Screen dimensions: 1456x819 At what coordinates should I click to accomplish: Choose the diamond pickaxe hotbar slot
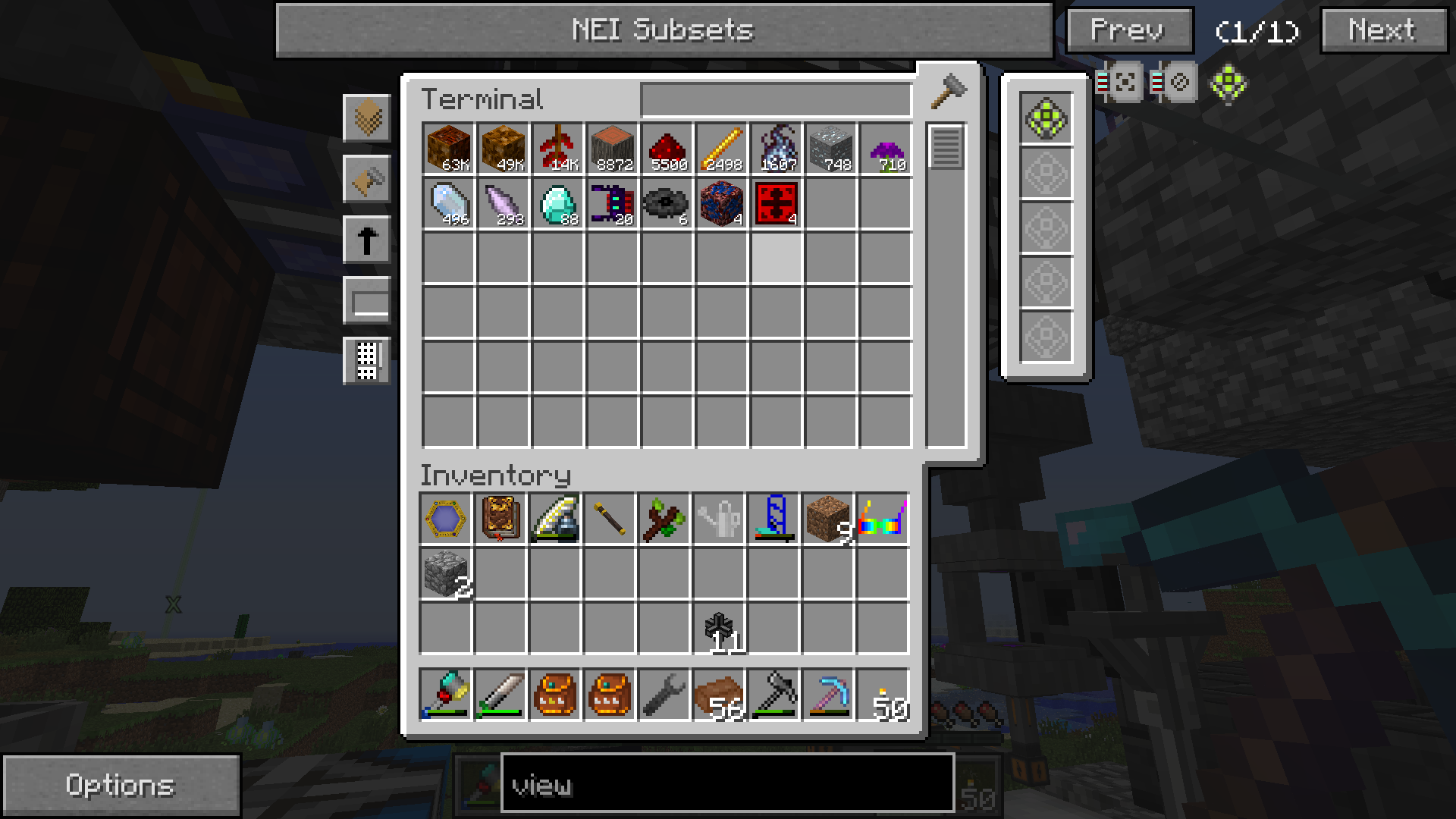point(828,694)
